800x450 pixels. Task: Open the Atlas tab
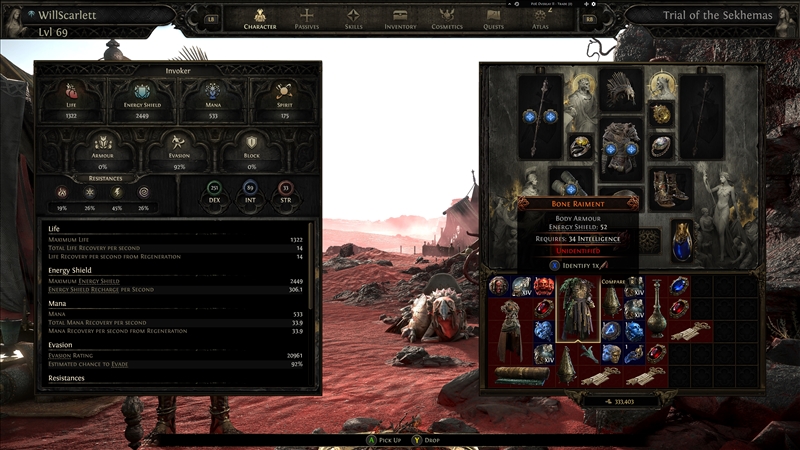tap(540, 19)
